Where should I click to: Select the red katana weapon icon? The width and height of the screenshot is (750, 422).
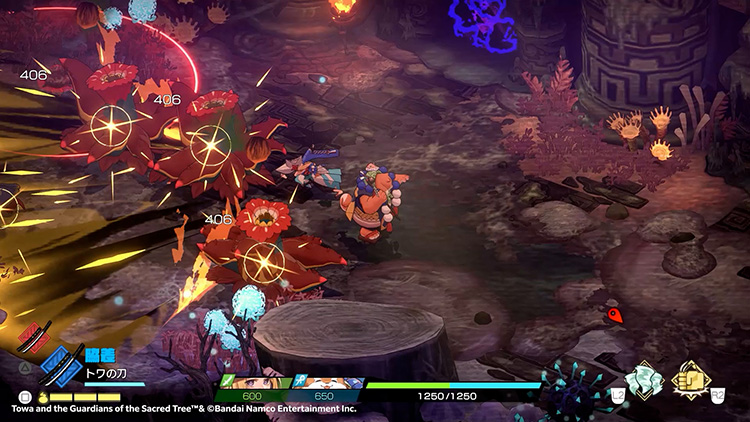click(x=33, y=337)
